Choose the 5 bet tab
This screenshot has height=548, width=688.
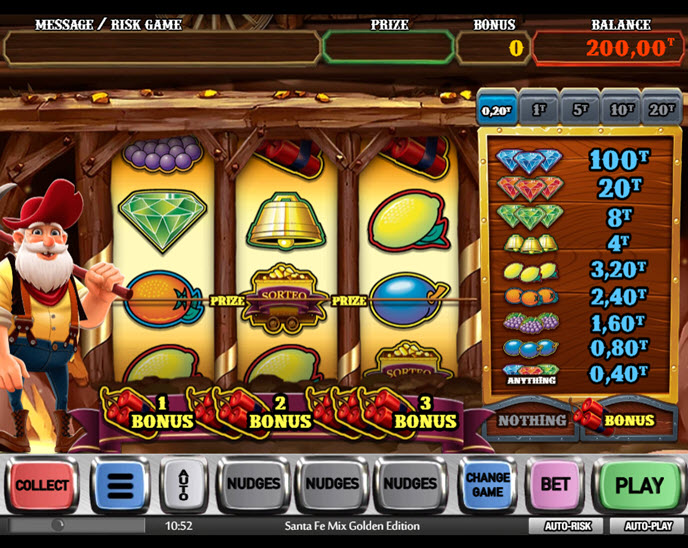580,109
